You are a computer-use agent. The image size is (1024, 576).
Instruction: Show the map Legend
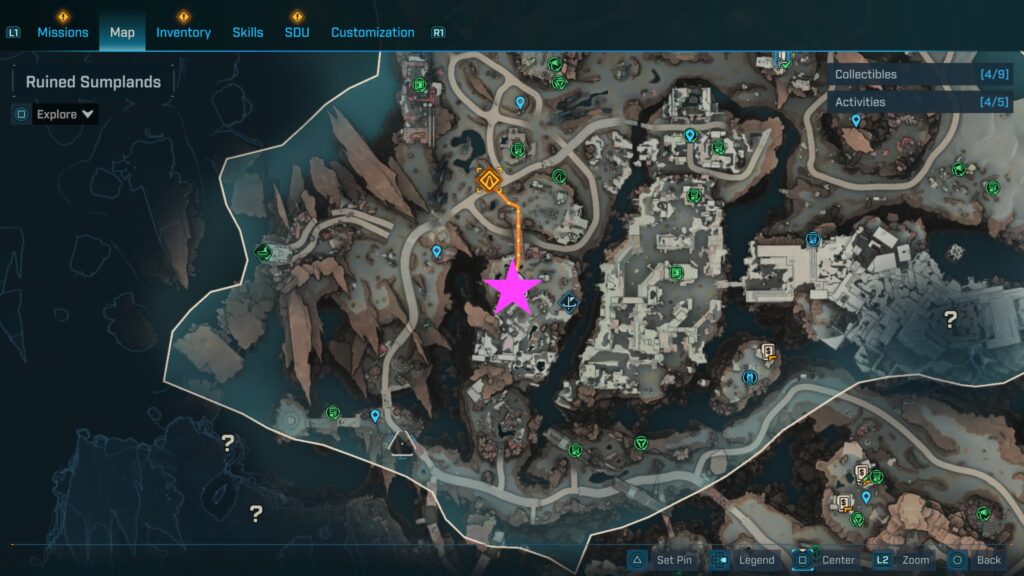(744, 560)
